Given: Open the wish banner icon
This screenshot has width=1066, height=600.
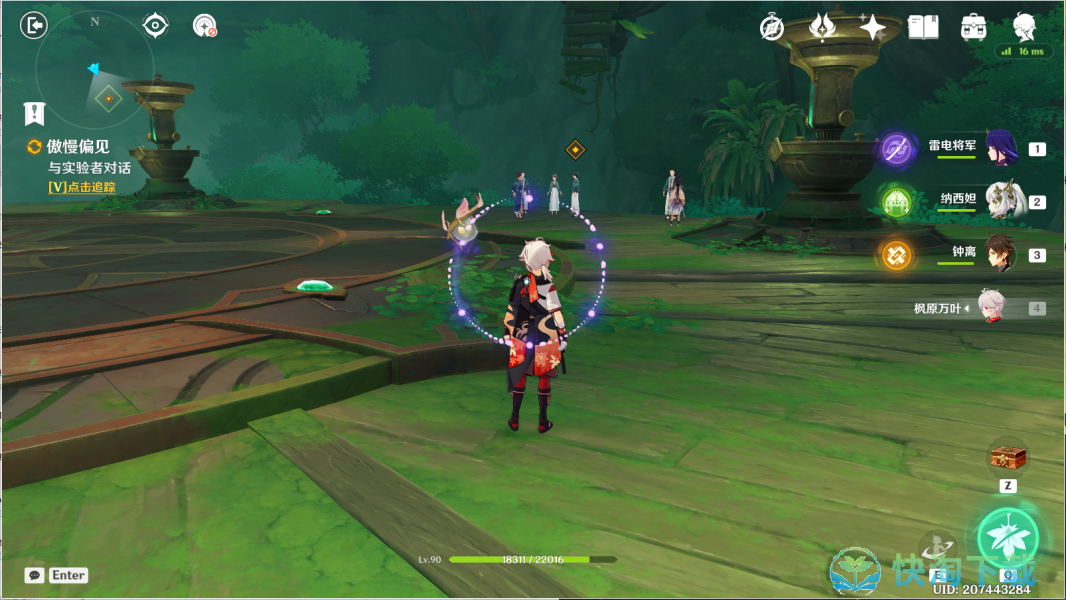Looking at the screenshot, I should point(822,28).
